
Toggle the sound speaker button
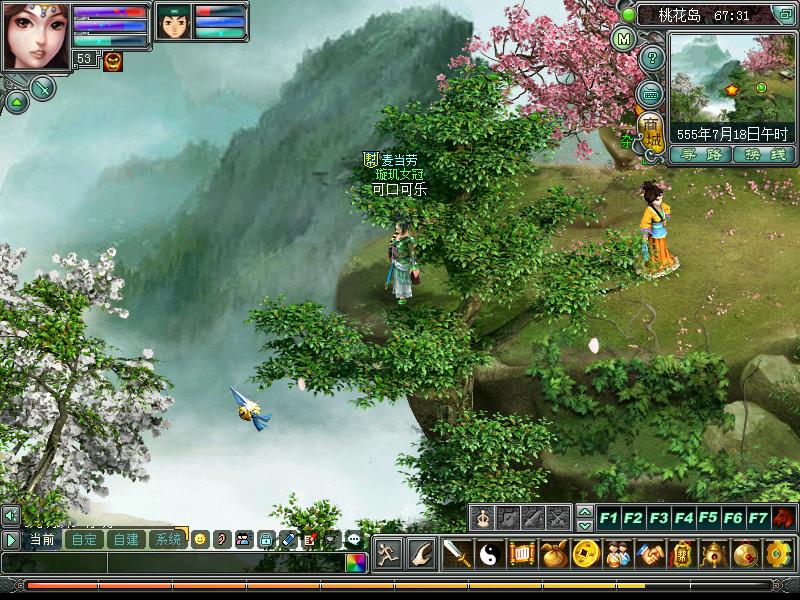tap(10, 515)
